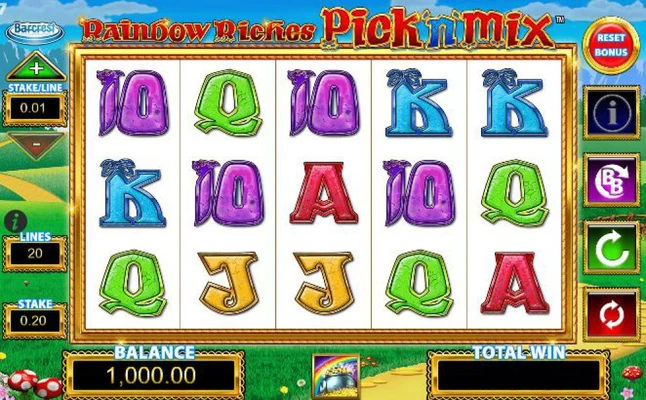
Task: Increase stake per line with green plus
Action: (35, 69)
